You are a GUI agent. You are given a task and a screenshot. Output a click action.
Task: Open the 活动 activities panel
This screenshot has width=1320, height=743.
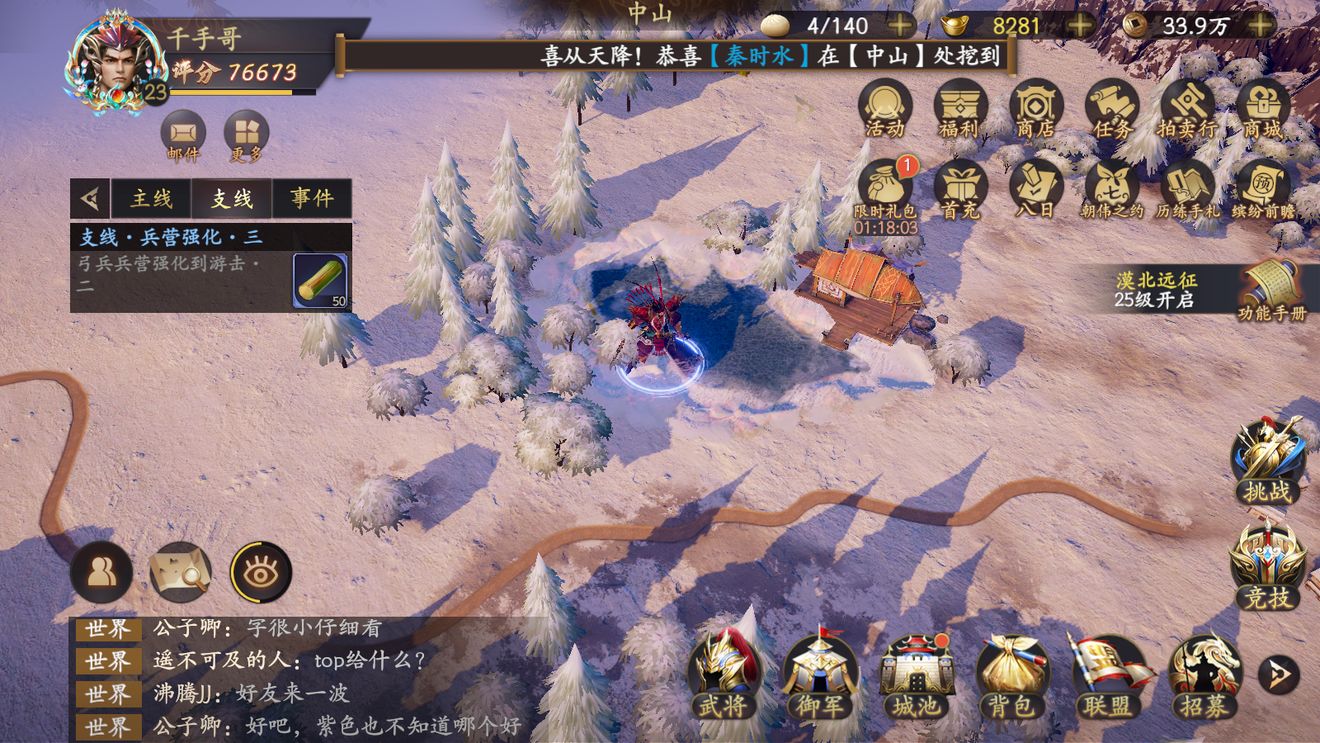point(886,110)
